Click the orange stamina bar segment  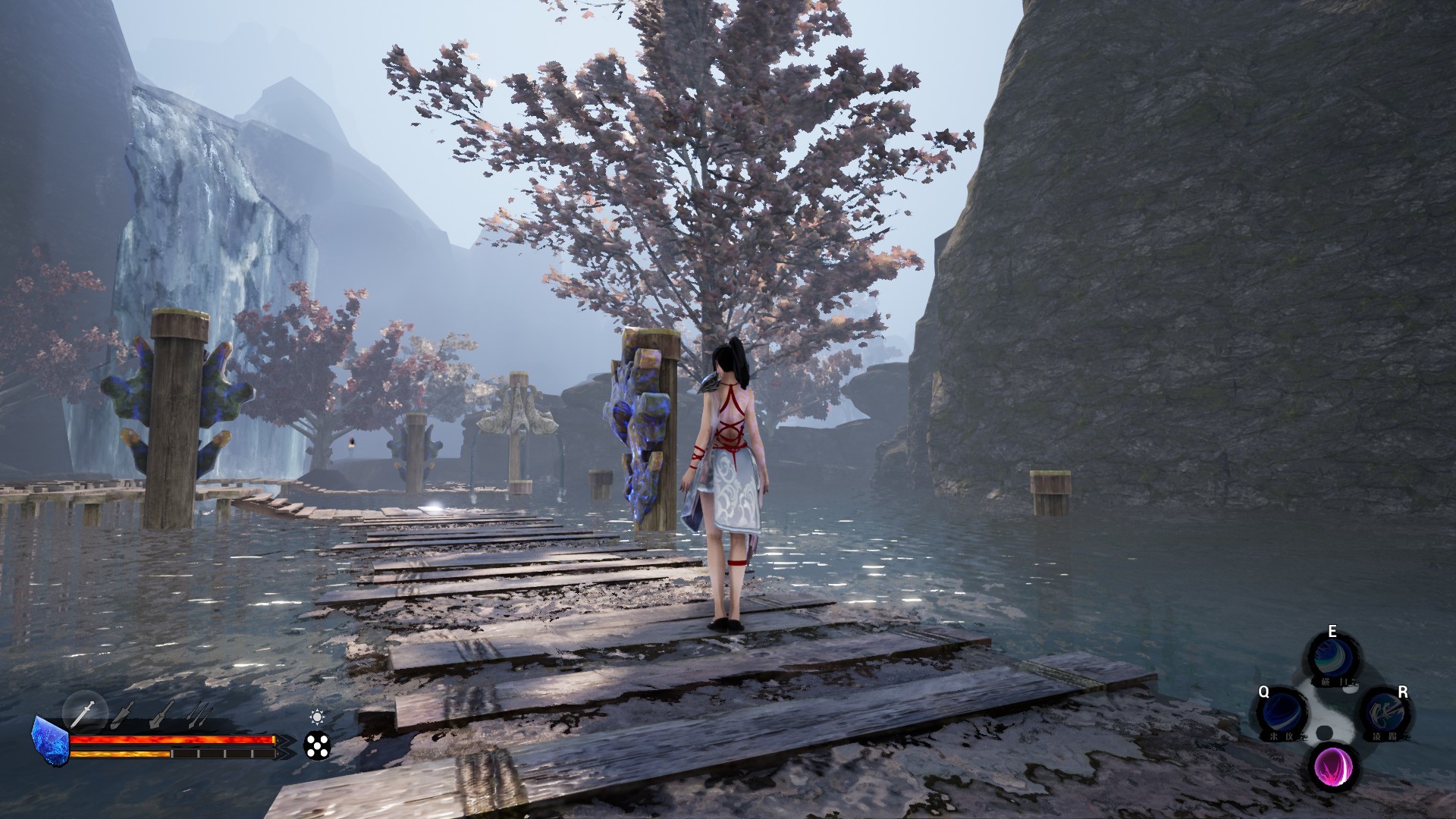click(121, 754)
